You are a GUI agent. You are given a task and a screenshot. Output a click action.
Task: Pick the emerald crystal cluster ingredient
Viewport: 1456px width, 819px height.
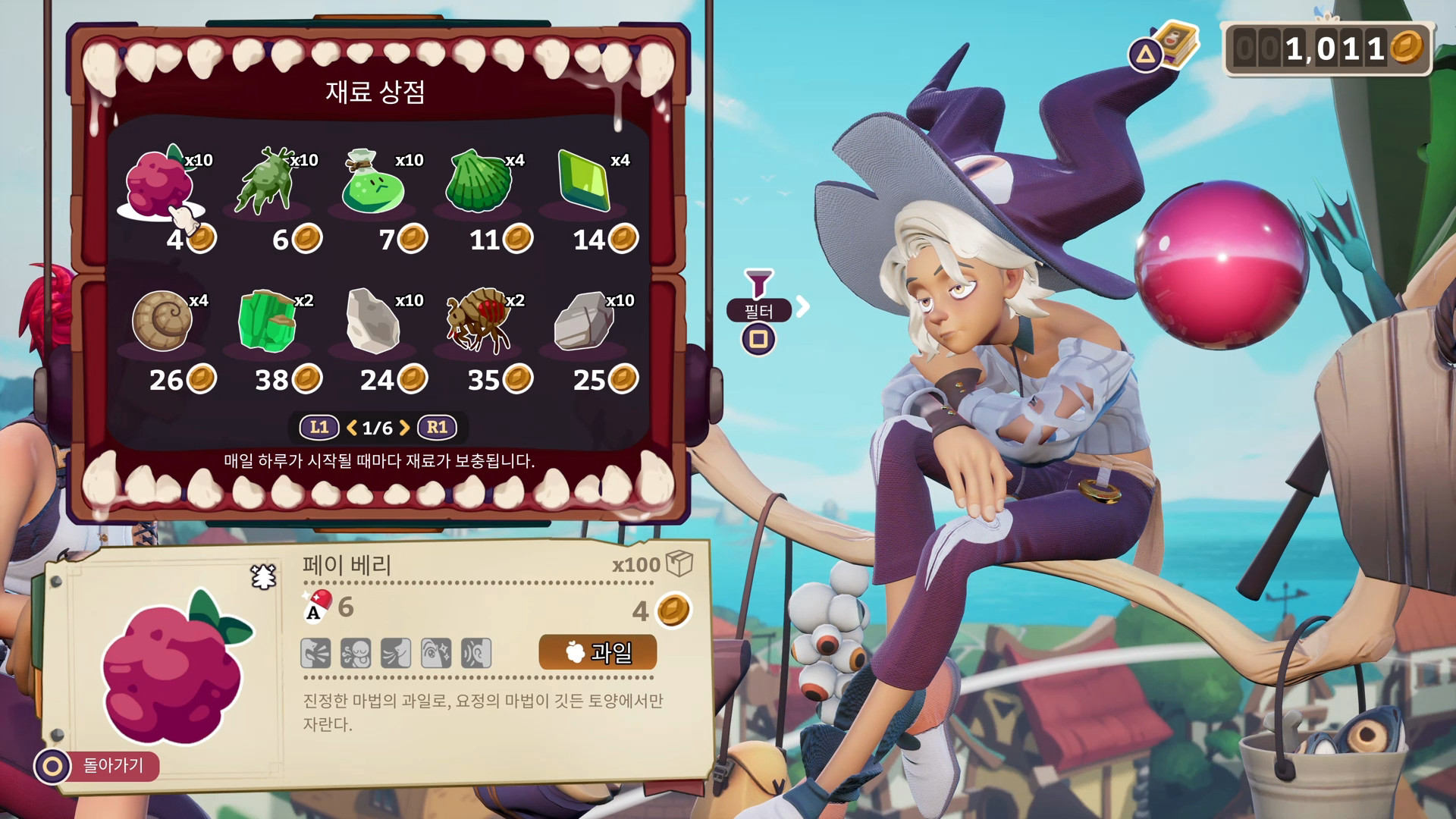[267, 322]
